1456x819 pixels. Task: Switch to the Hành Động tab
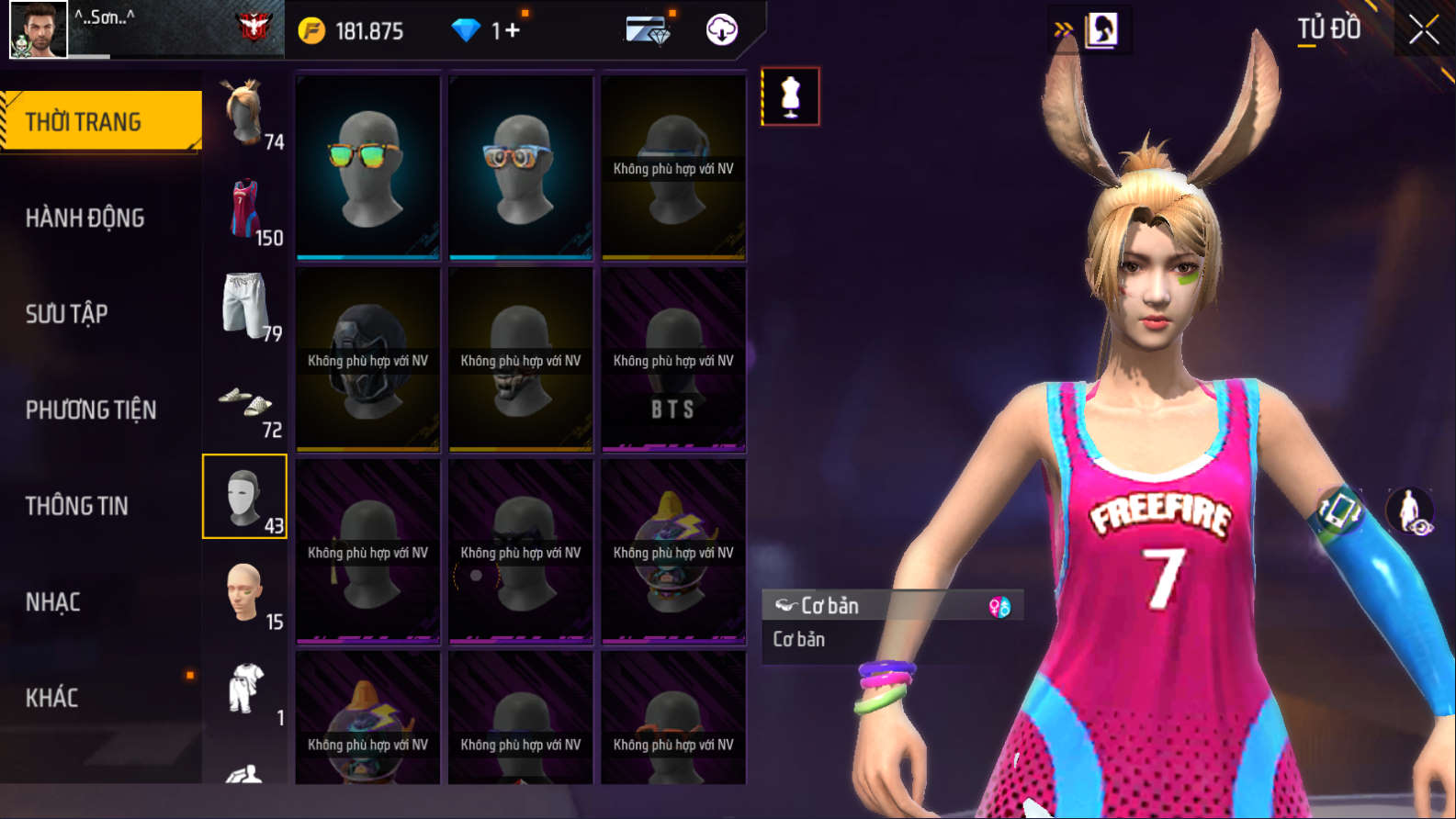(x=85, y=218)
